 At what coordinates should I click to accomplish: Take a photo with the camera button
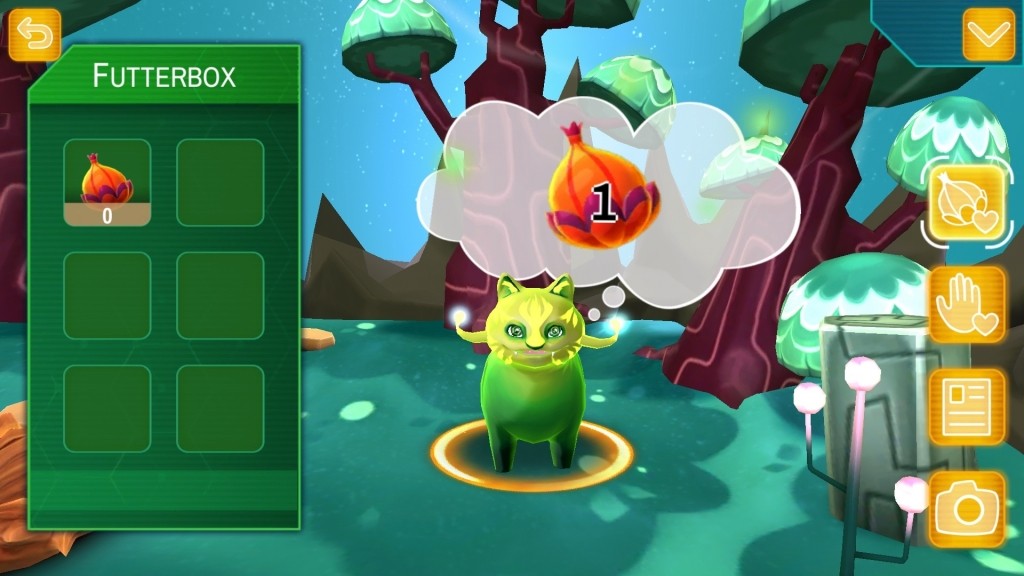click(967, 510)
